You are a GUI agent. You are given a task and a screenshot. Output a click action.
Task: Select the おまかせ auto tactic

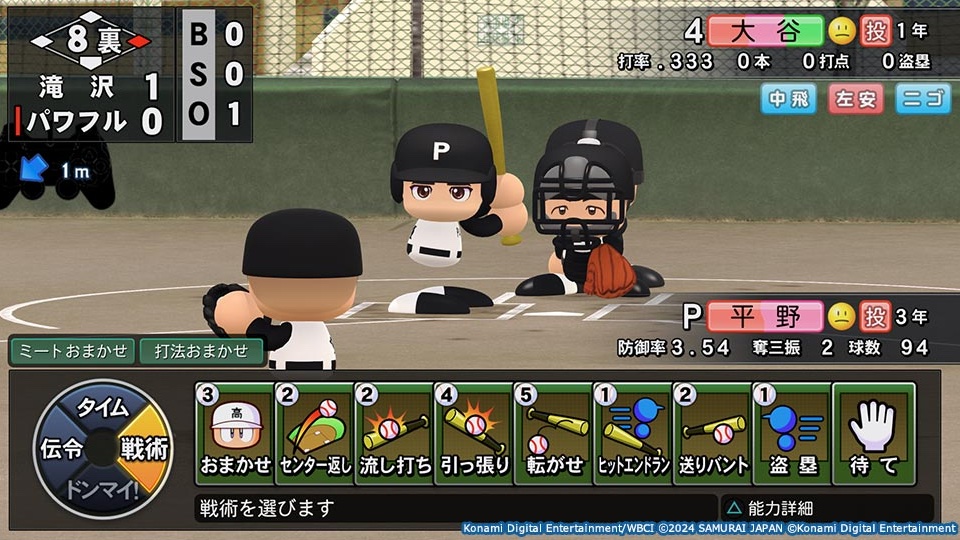(235, 434)
